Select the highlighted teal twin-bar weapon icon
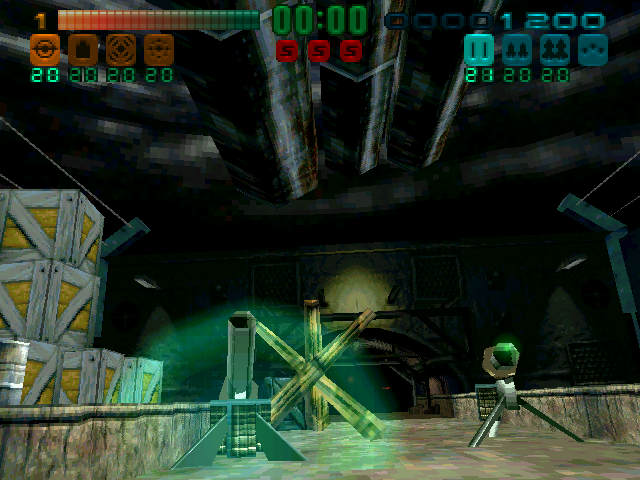The image size is (640, 480). coord(479,49)
